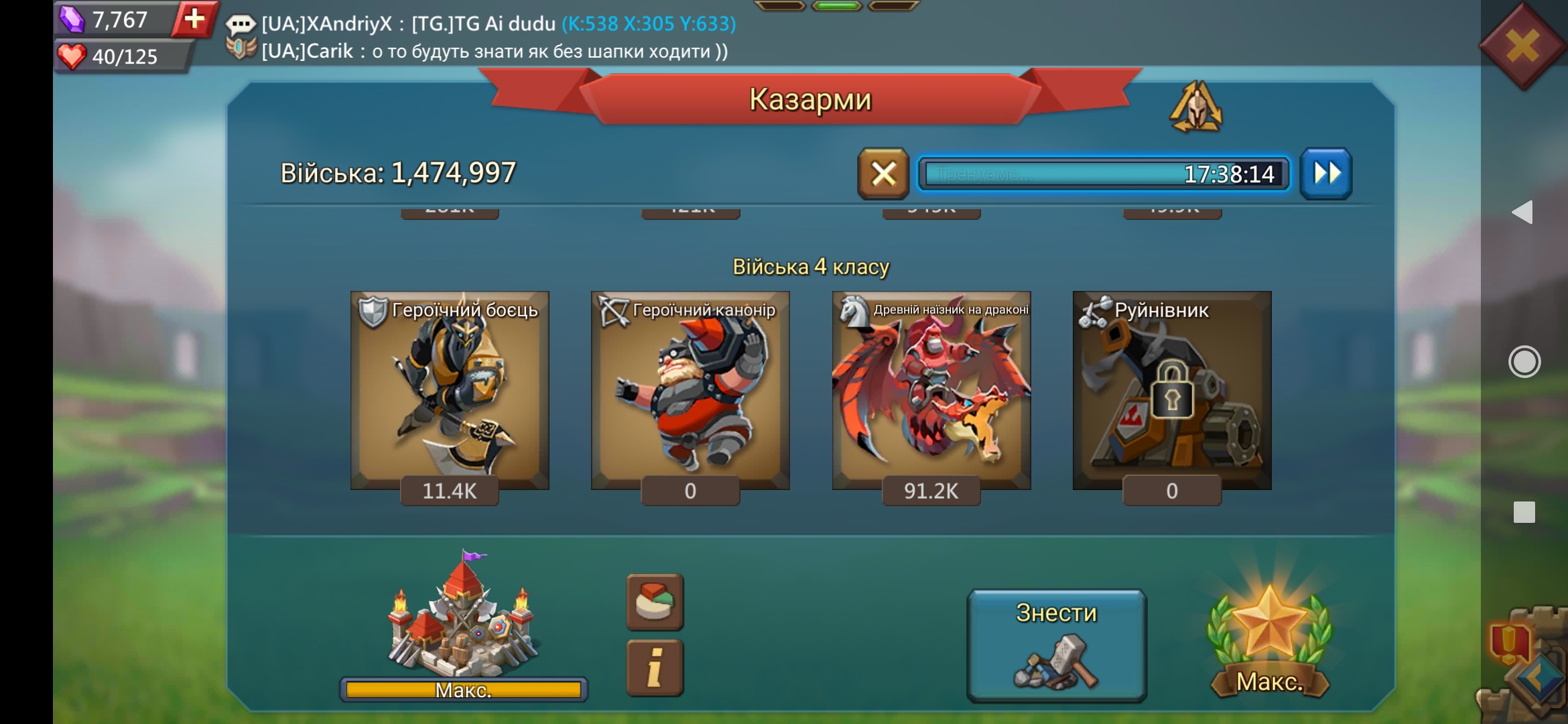Speed up training with the fast-forward button
The height and width of the screenshot is (724, 1568).
point(1326,174)
